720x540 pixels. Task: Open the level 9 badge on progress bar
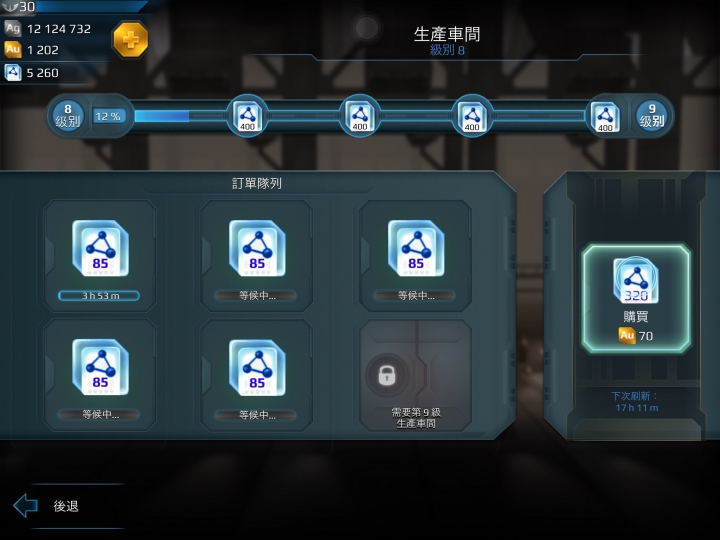pos(651,116)
